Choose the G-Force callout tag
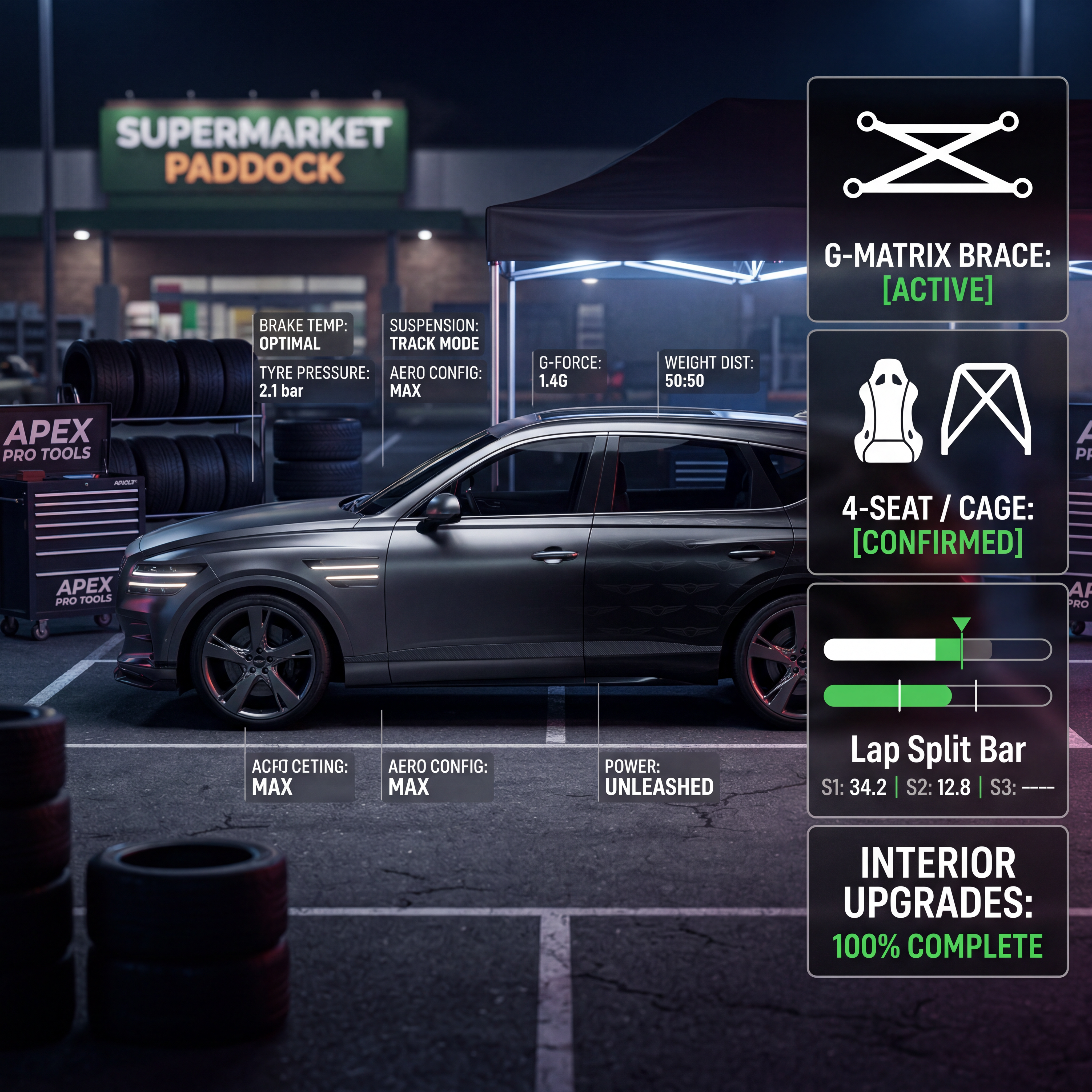Viewport: 1092px width, 1092px height. [x=569, y=371]
